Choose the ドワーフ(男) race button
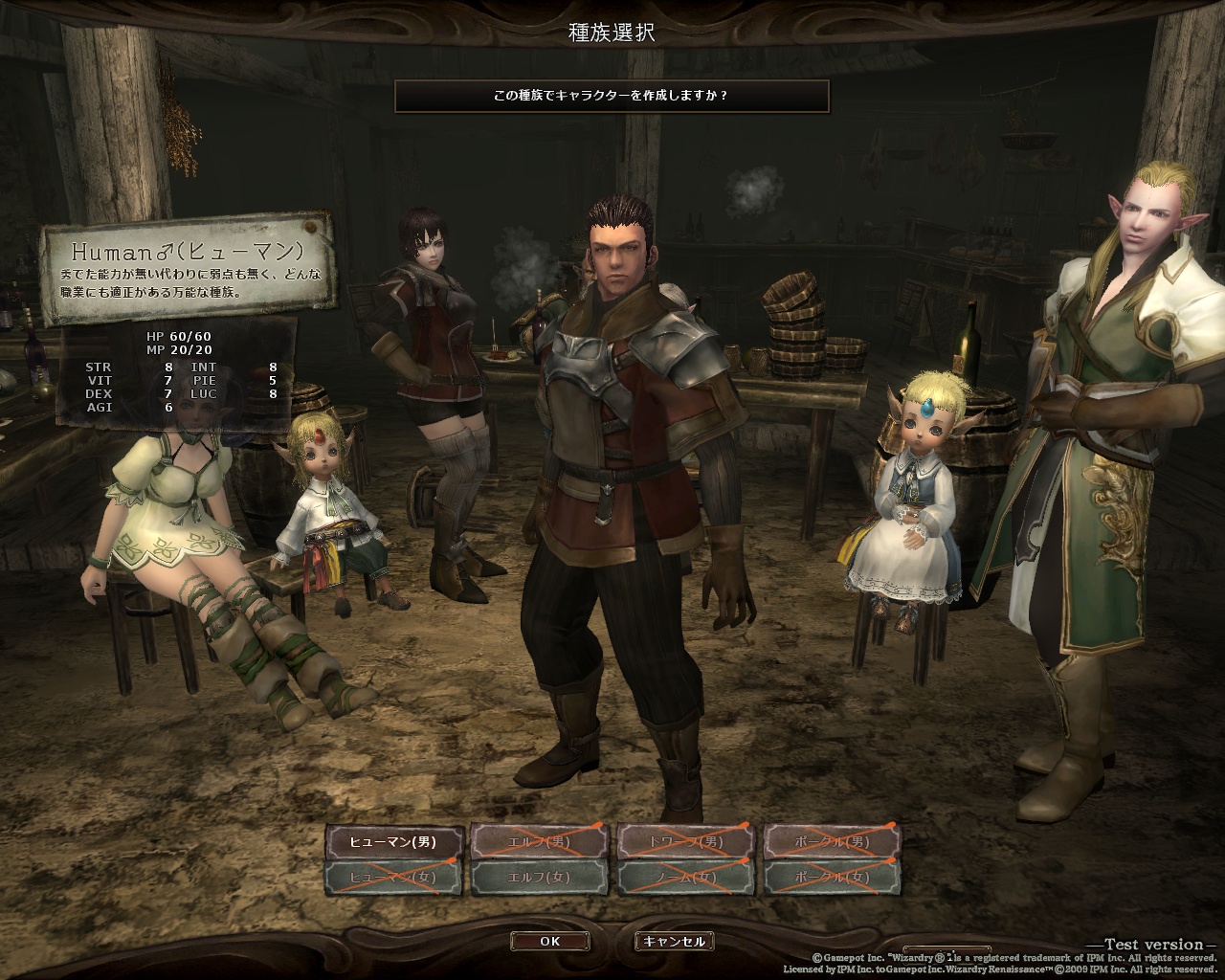Screen dimensions: 1225x980 687,842
